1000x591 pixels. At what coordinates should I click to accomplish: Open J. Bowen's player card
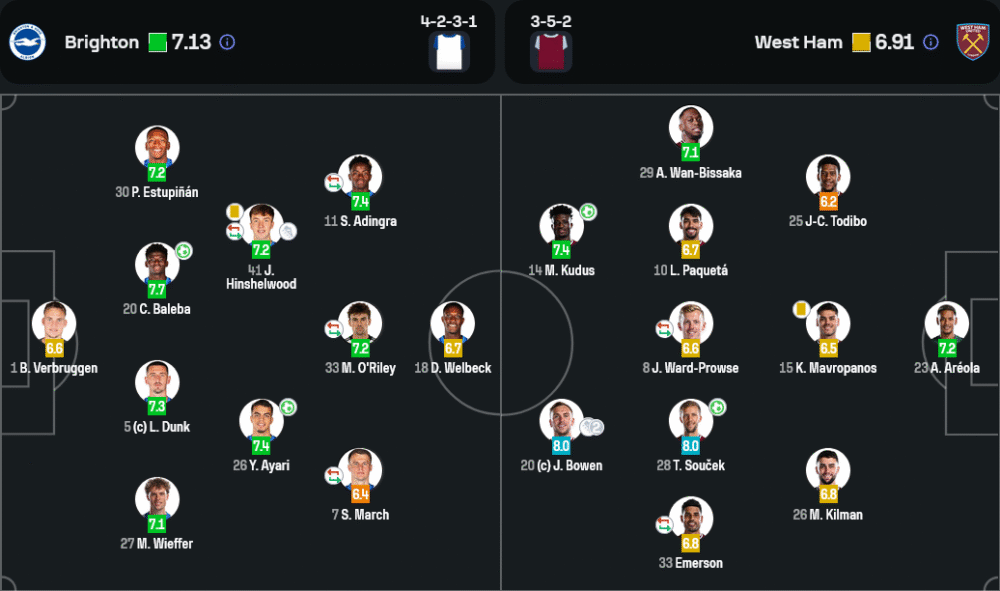[561, 421]
